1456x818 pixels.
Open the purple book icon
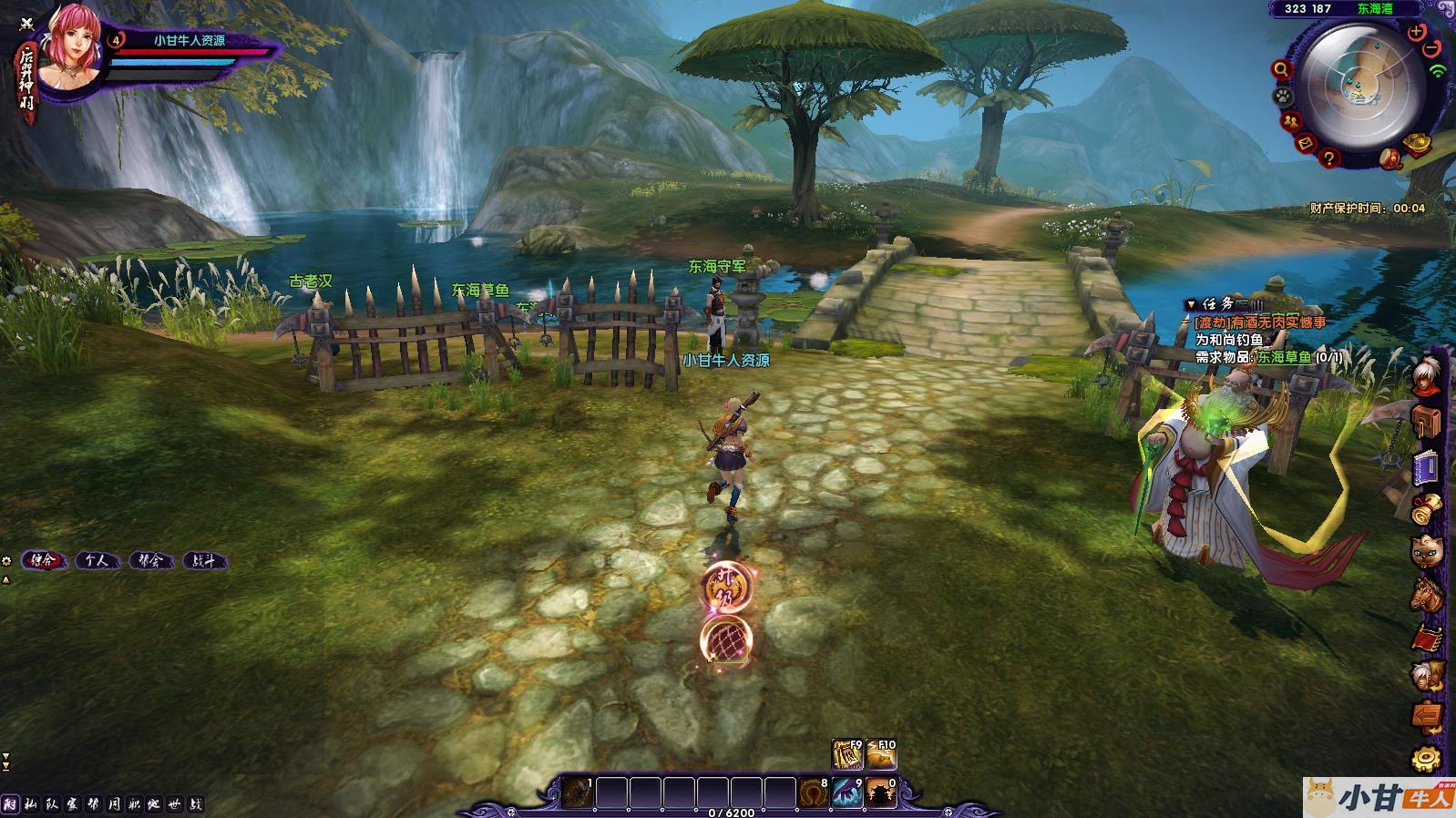(1426, 468)
